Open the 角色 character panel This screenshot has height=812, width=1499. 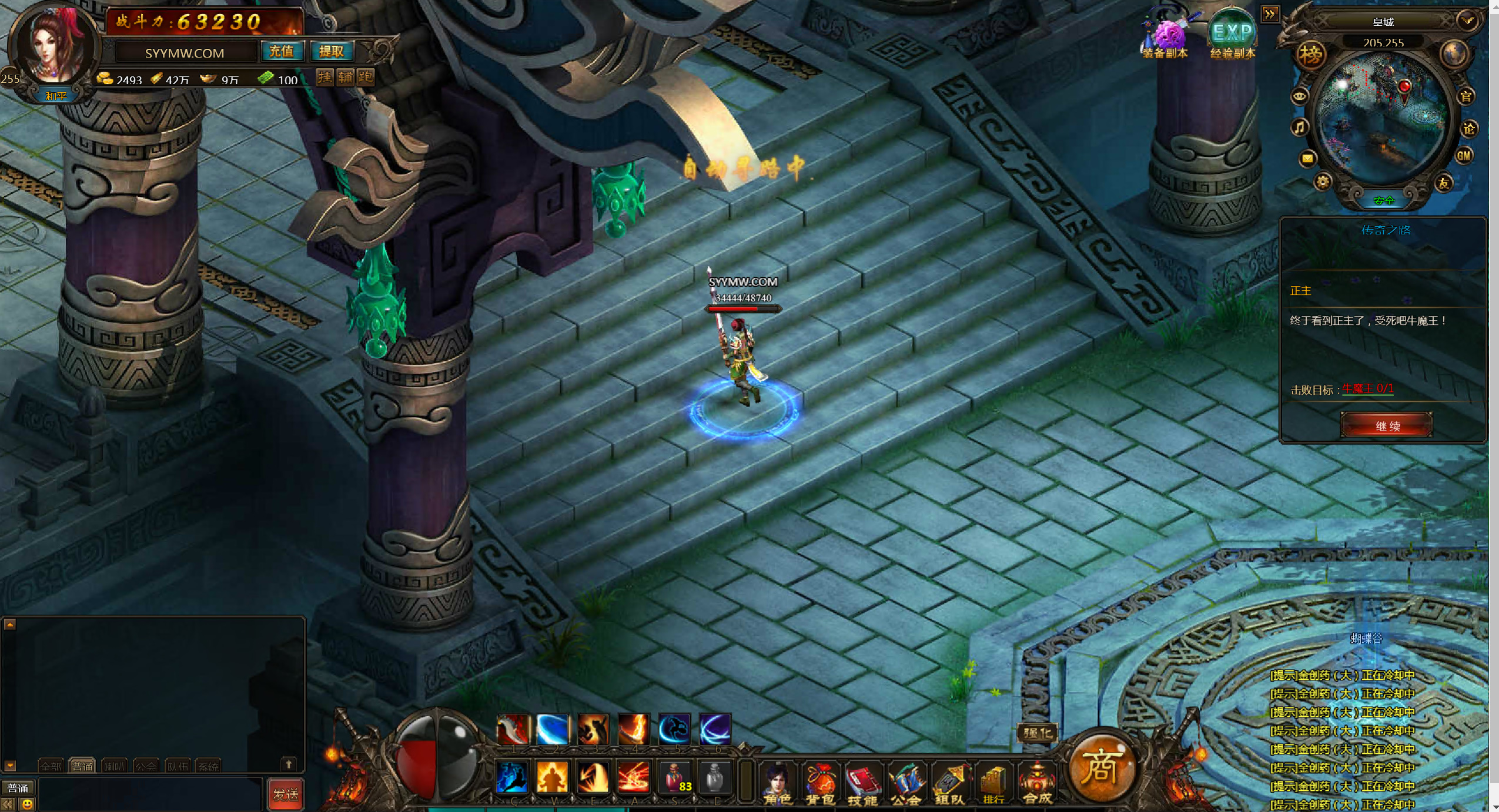777,783
